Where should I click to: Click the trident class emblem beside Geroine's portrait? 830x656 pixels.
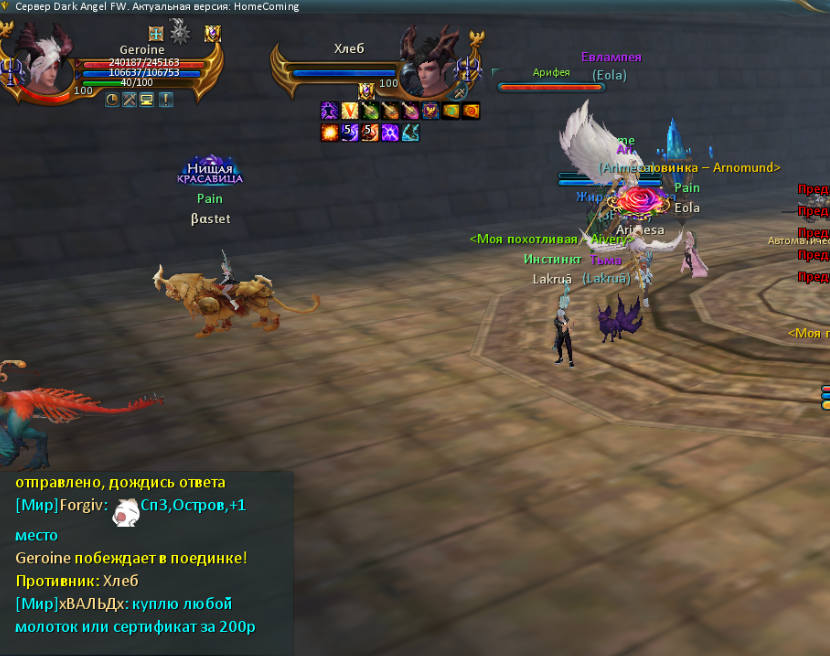(x=14, y=71)
